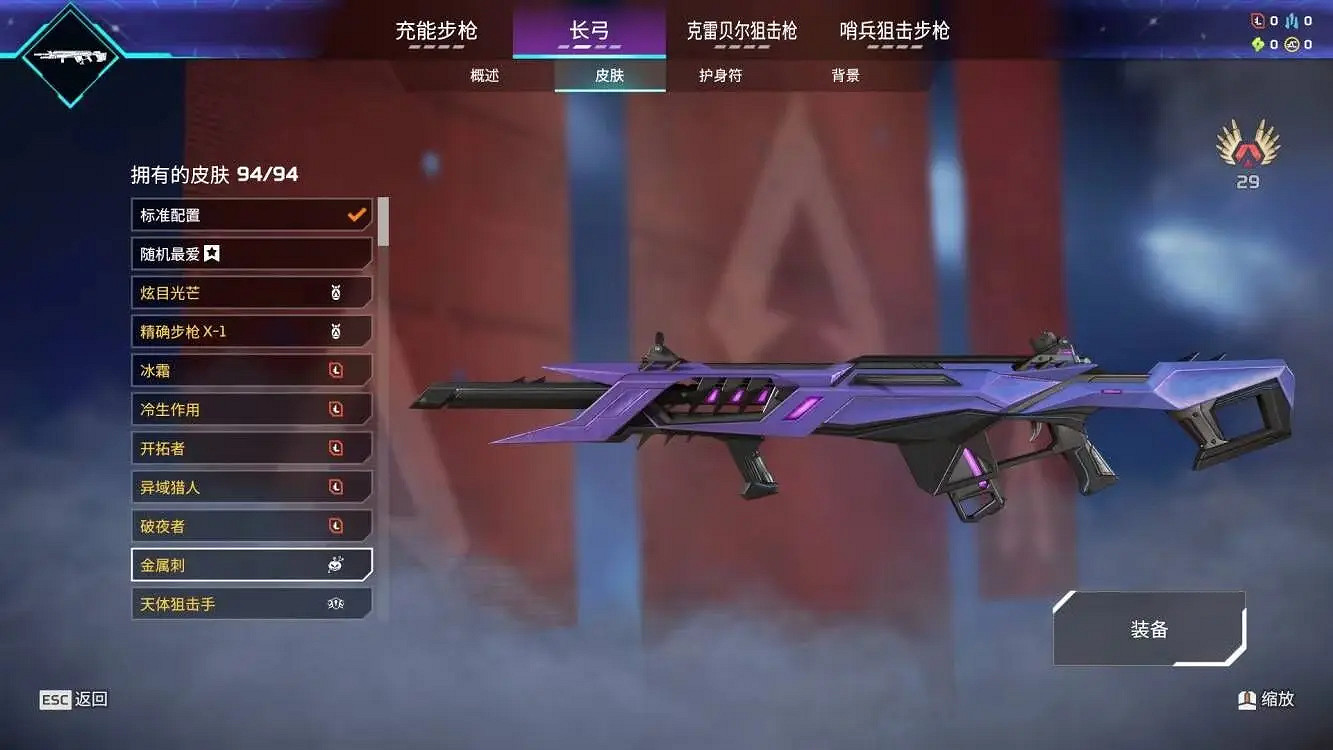Click the Crafting Metals currency icon
This screenshot has height=750, width=1333.
click(1292, 21)
